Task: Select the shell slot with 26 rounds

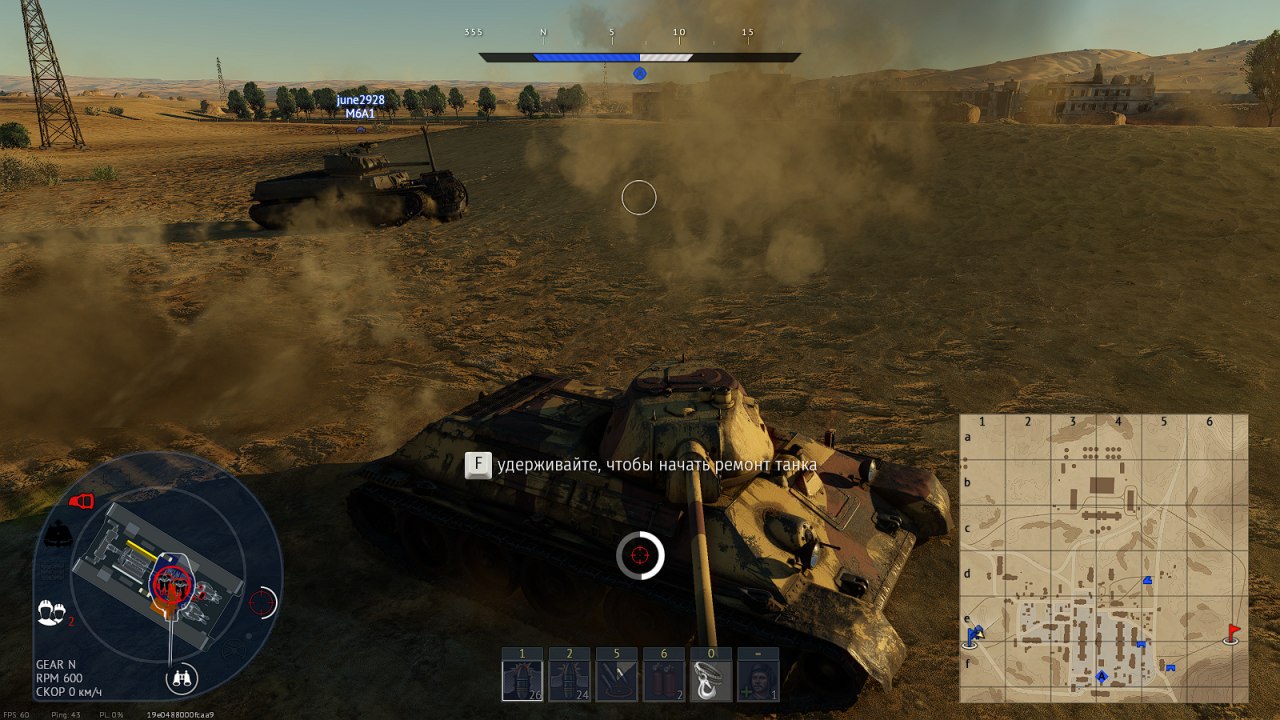Action: click(x=522, y=680)
